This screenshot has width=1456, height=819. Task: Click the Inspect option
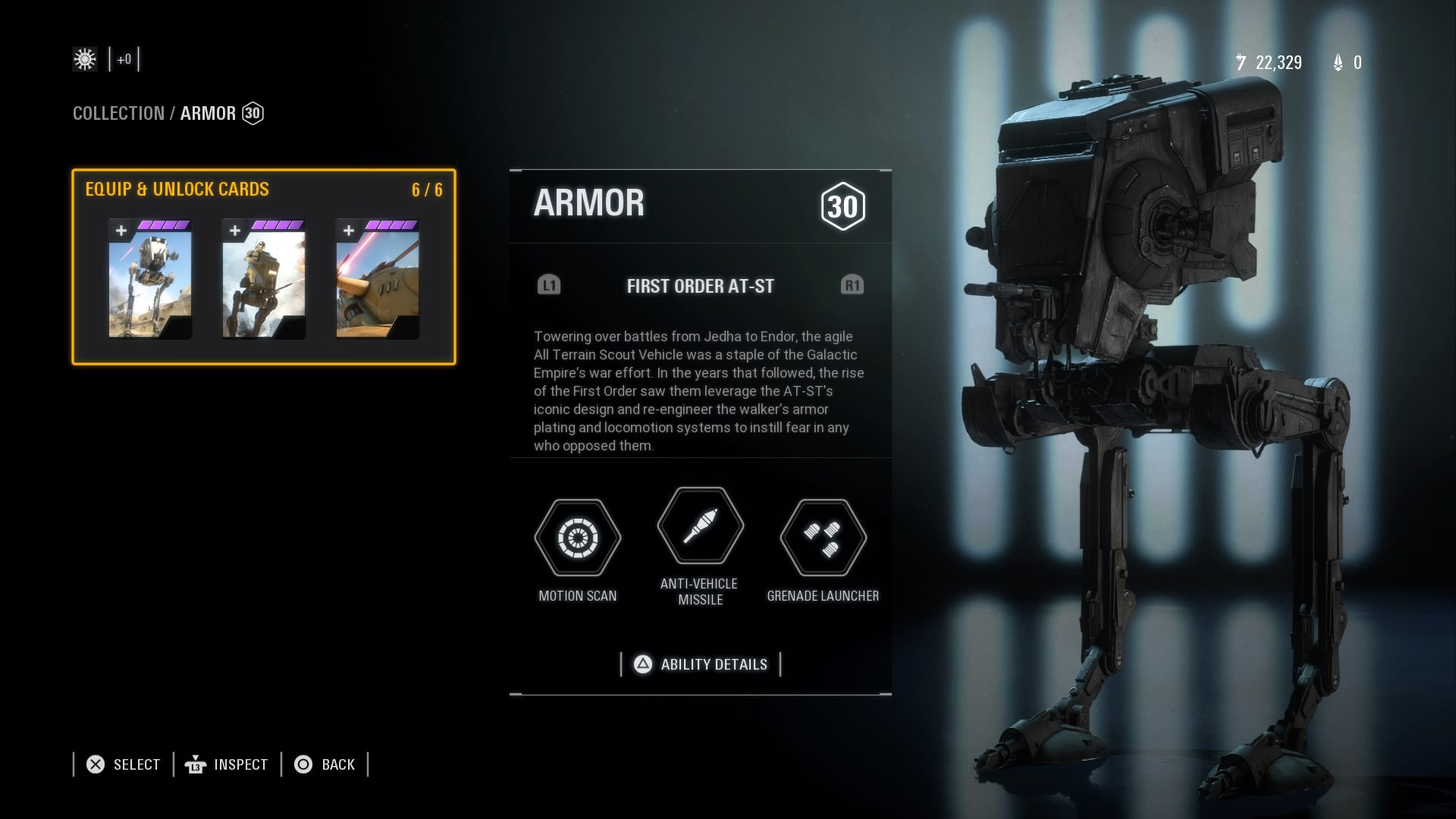click(x=227, y=764)
